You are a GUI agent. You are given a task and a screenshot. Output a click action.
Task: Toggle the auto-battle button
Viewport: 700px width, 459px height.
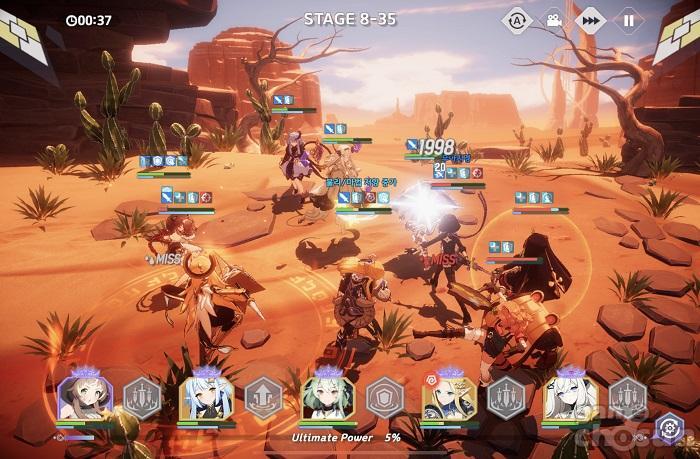516,19
